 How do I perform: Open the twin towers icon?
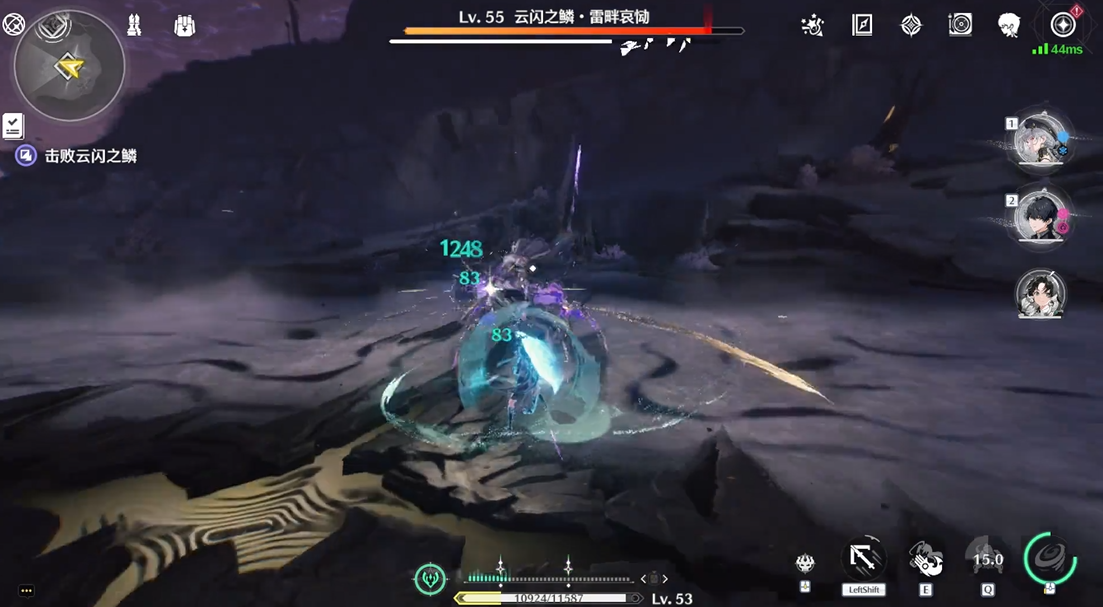coord(134,26)
